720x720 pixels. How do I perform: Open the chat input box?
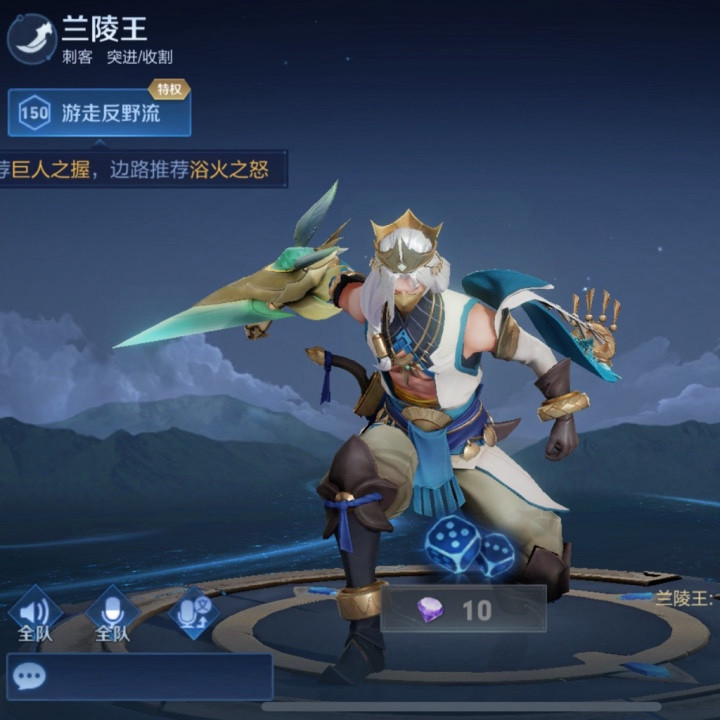point(139,677)
